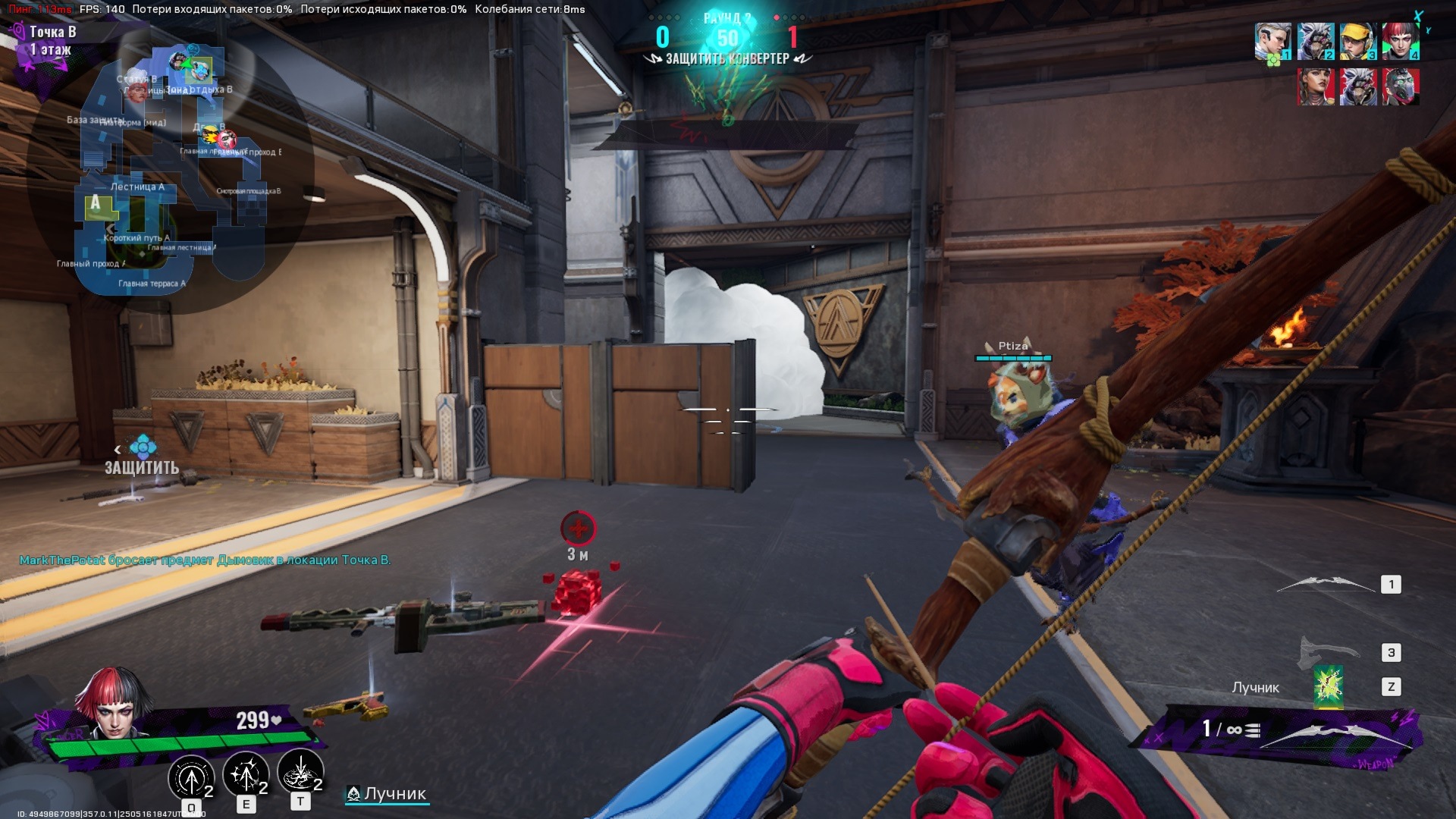Click the green Лучник card icon
This screenshot has width=1456, height=819.
[x=1328, y=687]
